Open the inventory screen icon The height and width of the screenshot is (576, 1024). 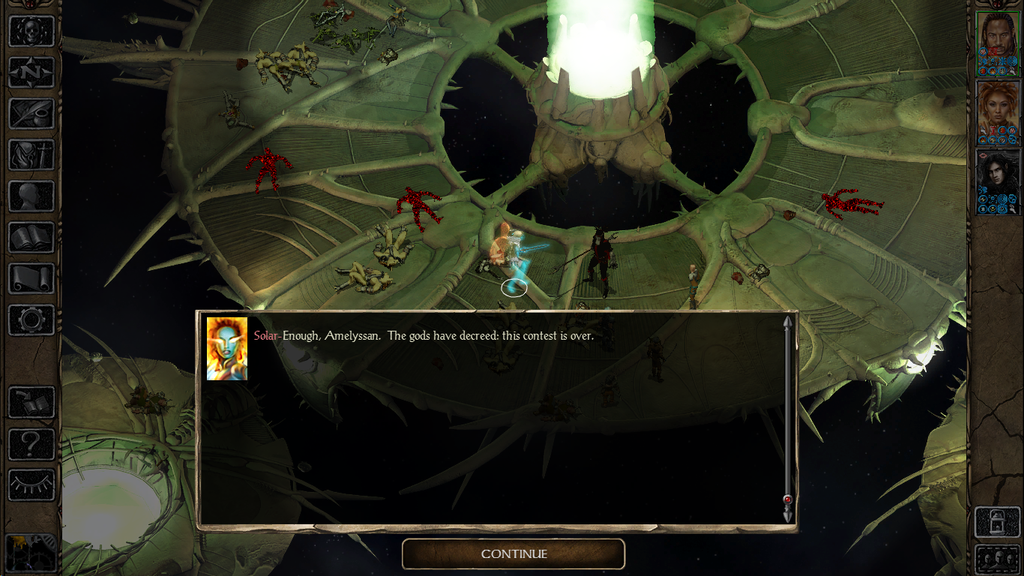[31, 155]
